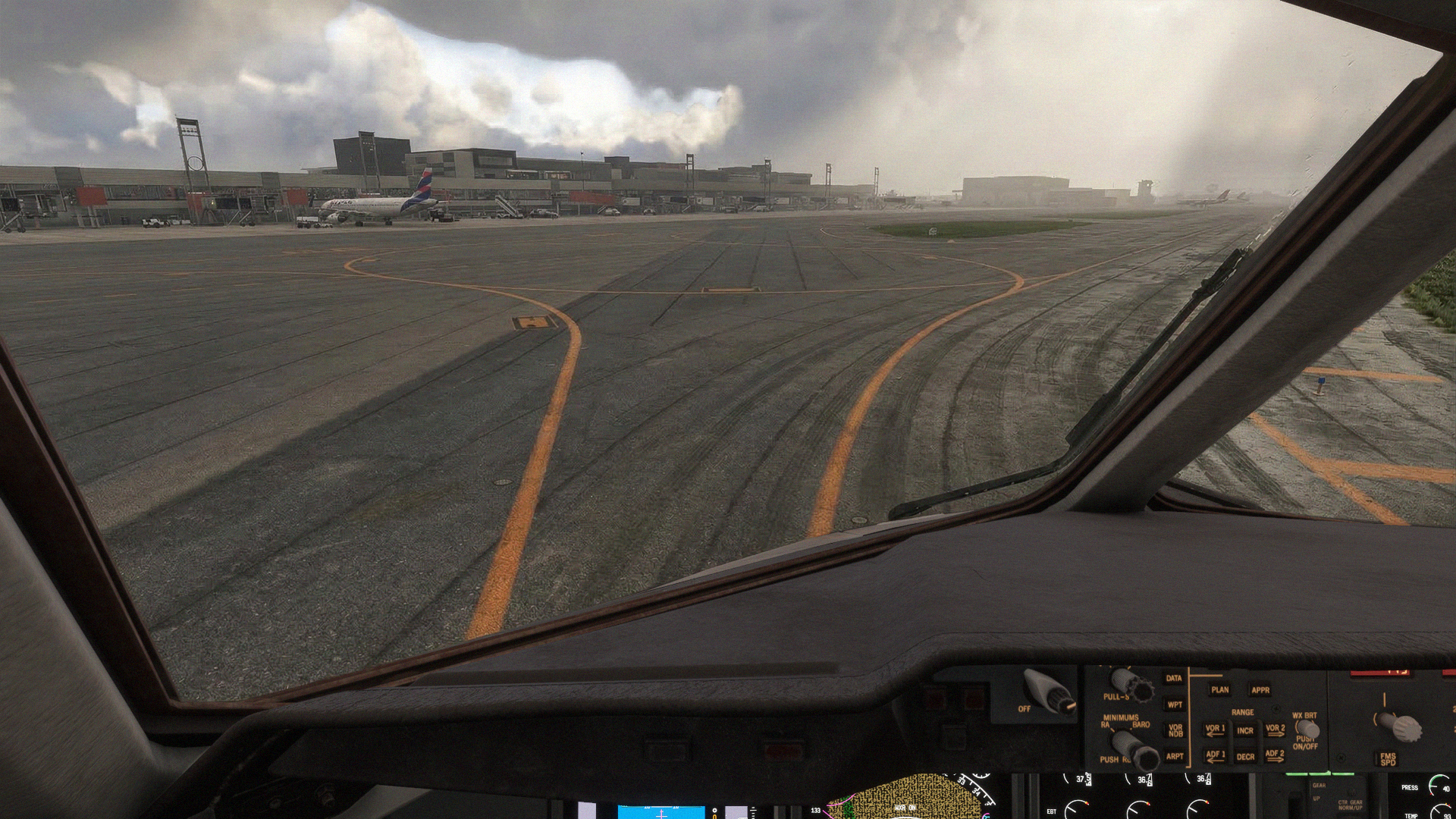Click the FMS SPD button

(x=1388, y=758)
